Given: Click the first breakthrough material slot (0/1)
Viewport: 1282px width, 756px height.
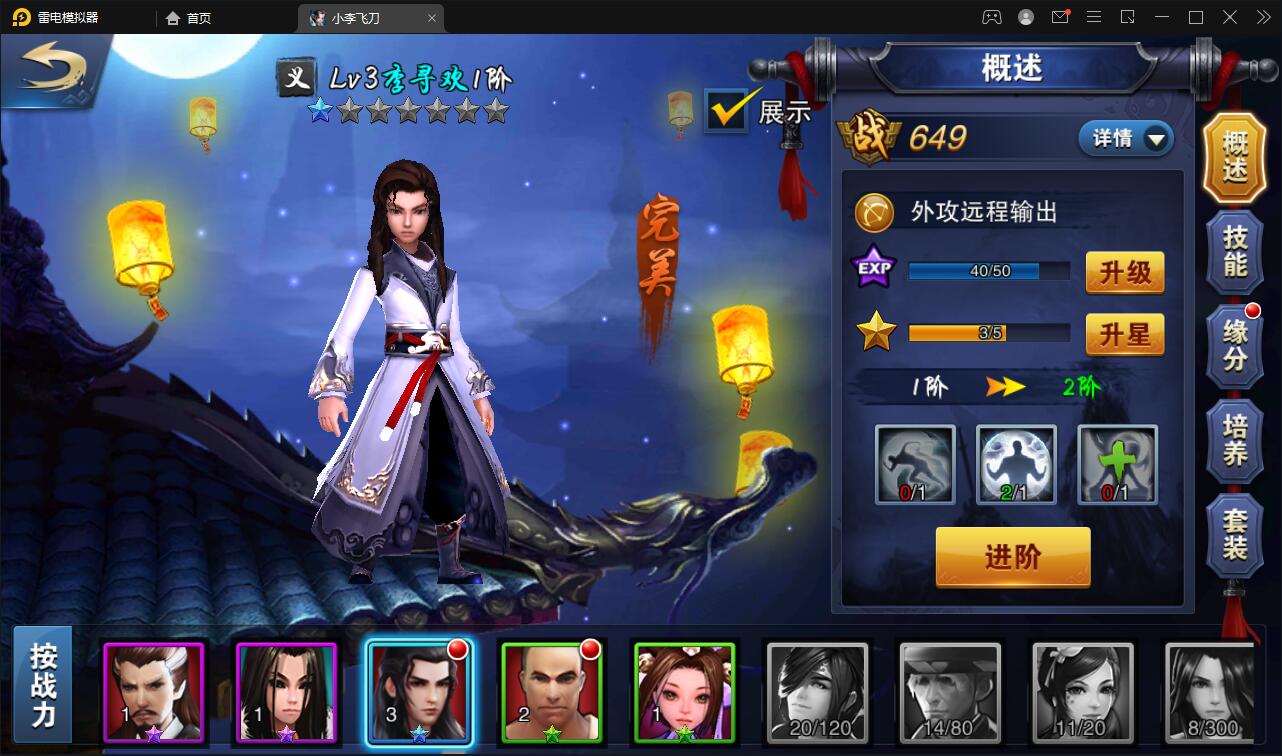Looking at the screenshot, I should pos(914,463).
